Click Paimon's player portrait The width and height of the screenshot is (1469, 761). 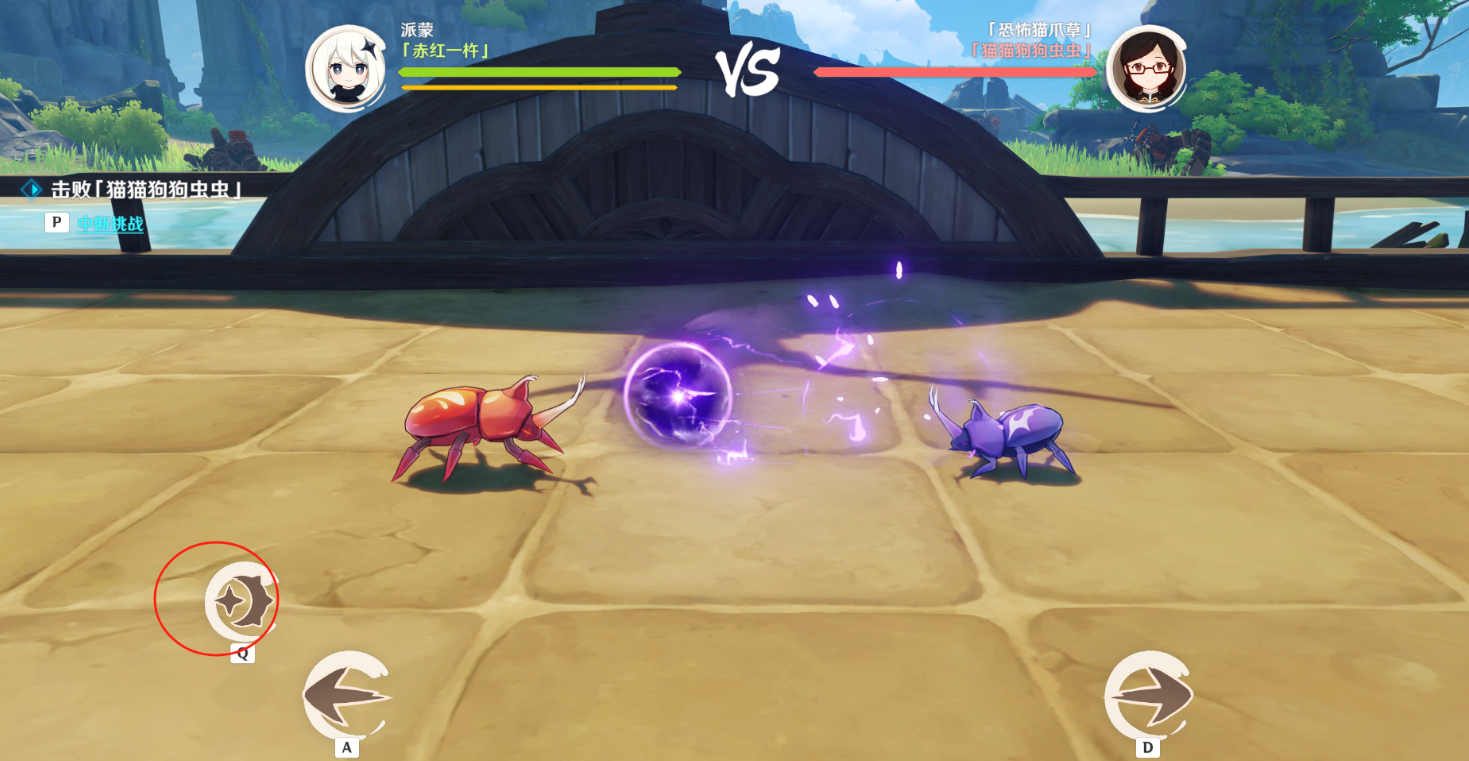click(x=346, y=68)
